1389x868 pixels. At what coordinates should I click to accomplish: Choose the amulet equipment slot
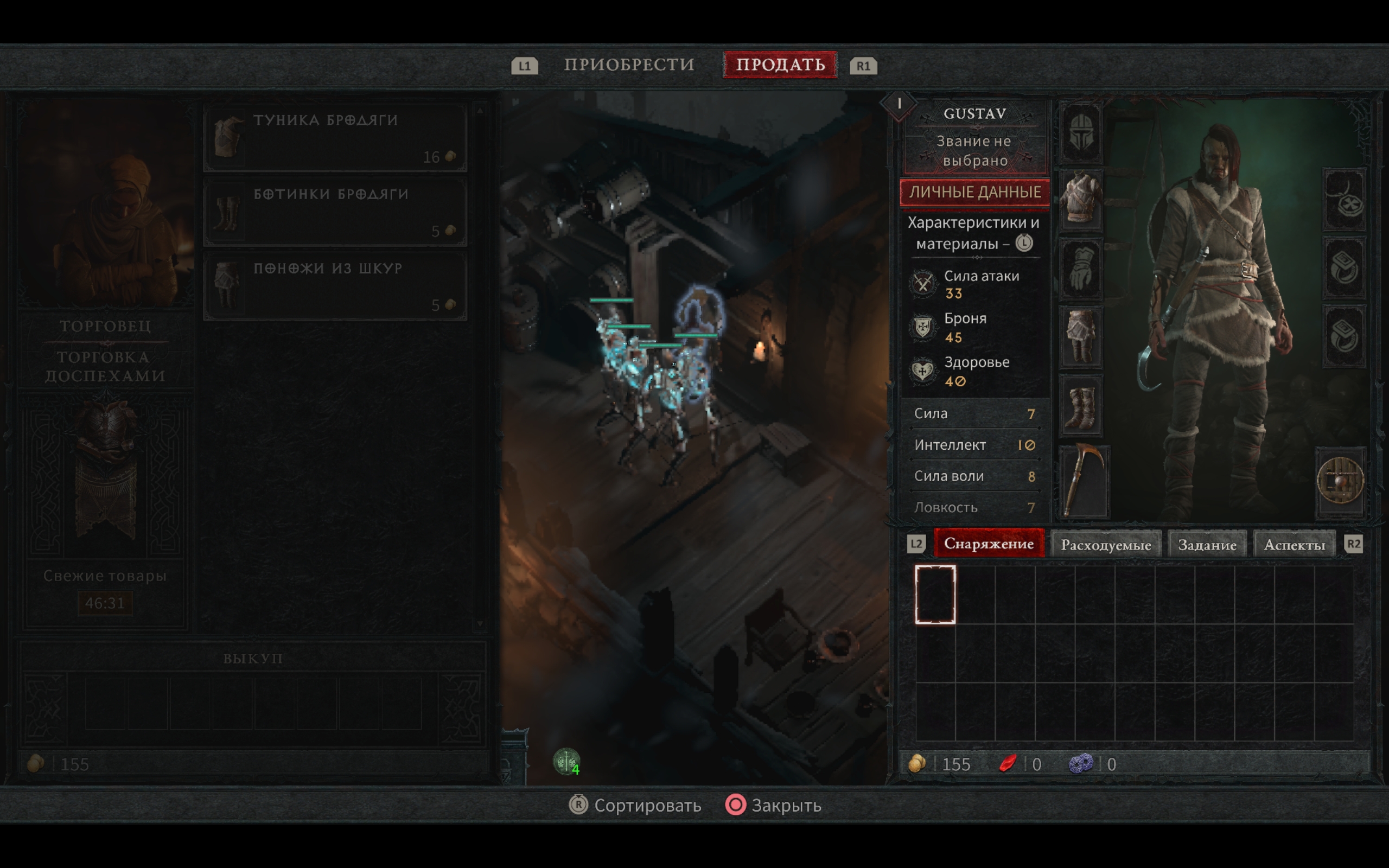1344,199
